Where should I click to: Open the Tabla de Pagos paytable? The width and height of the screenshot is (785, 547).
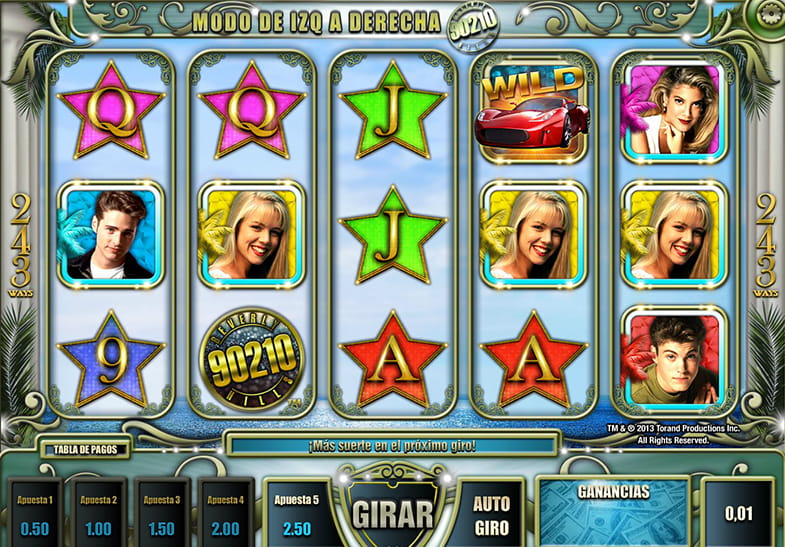[85, 449]
